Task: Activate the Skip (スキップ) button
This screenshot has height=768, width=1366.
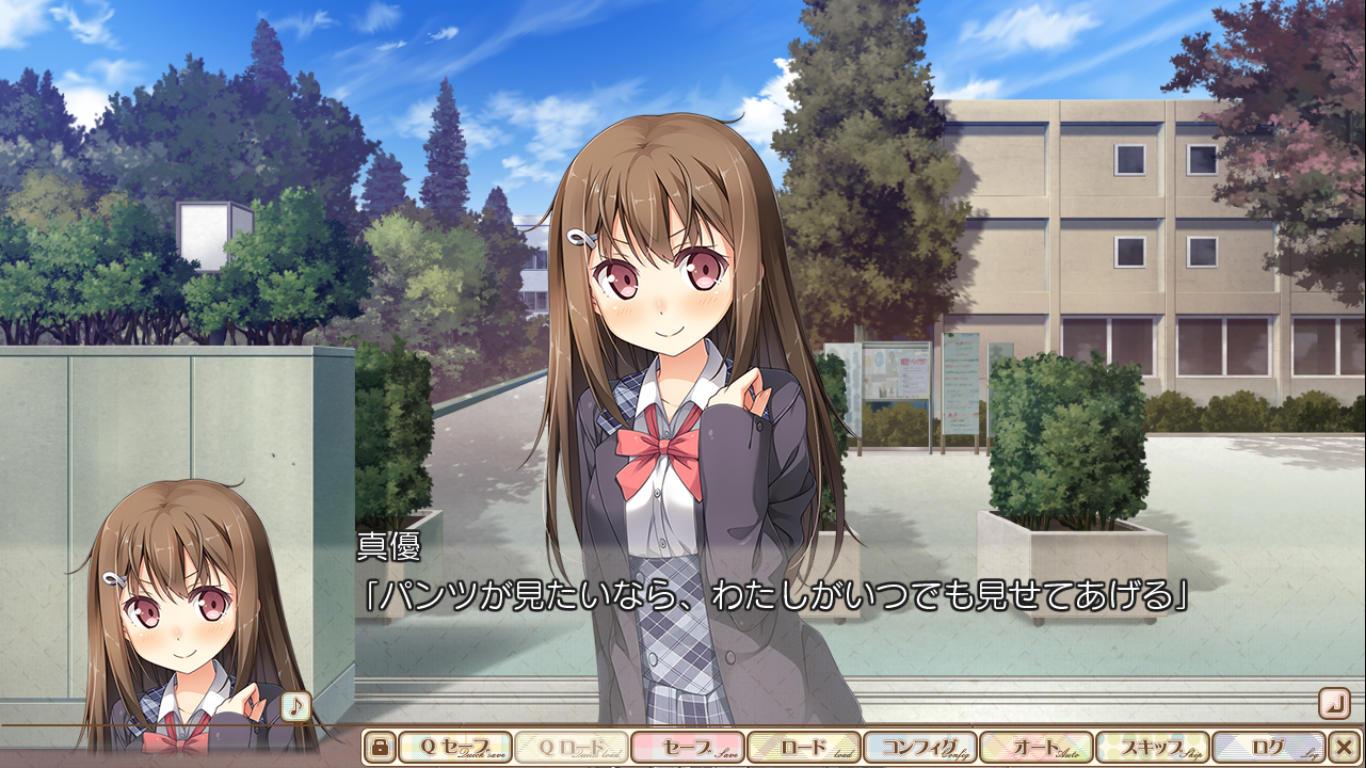Action: (x=1152, y=747)
